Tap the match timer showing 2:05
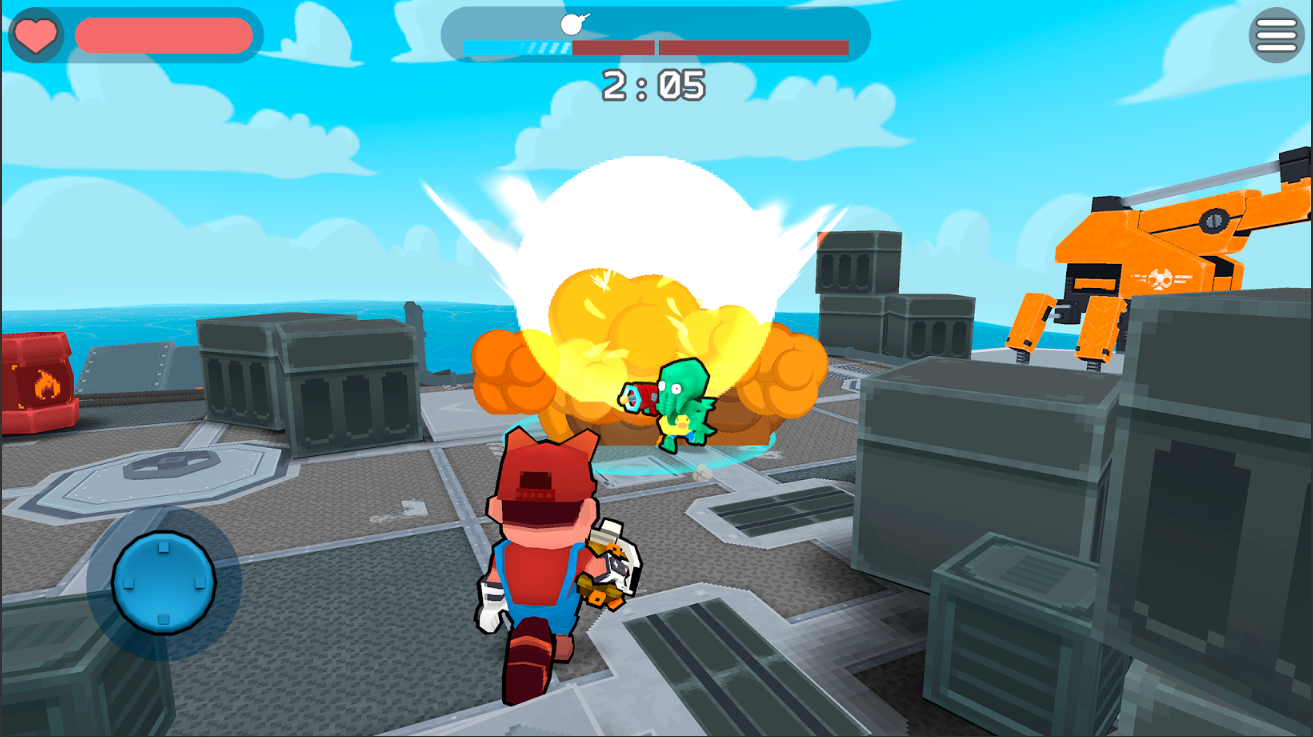Screen dimensions: 1313x737 [655, 87]
